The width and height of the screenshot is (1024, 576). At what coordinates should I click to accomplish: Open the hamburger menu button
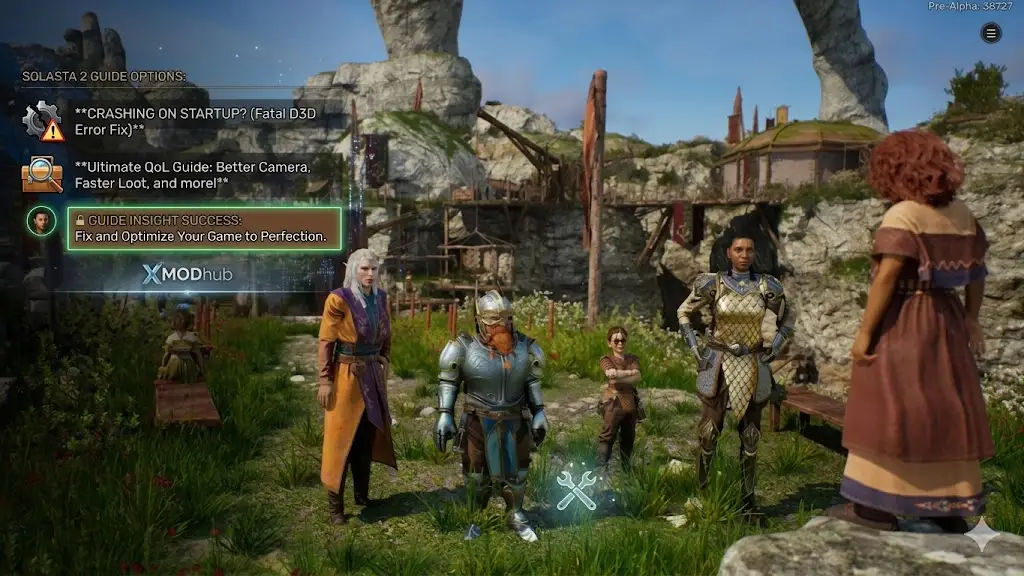(x=991, y=33)
